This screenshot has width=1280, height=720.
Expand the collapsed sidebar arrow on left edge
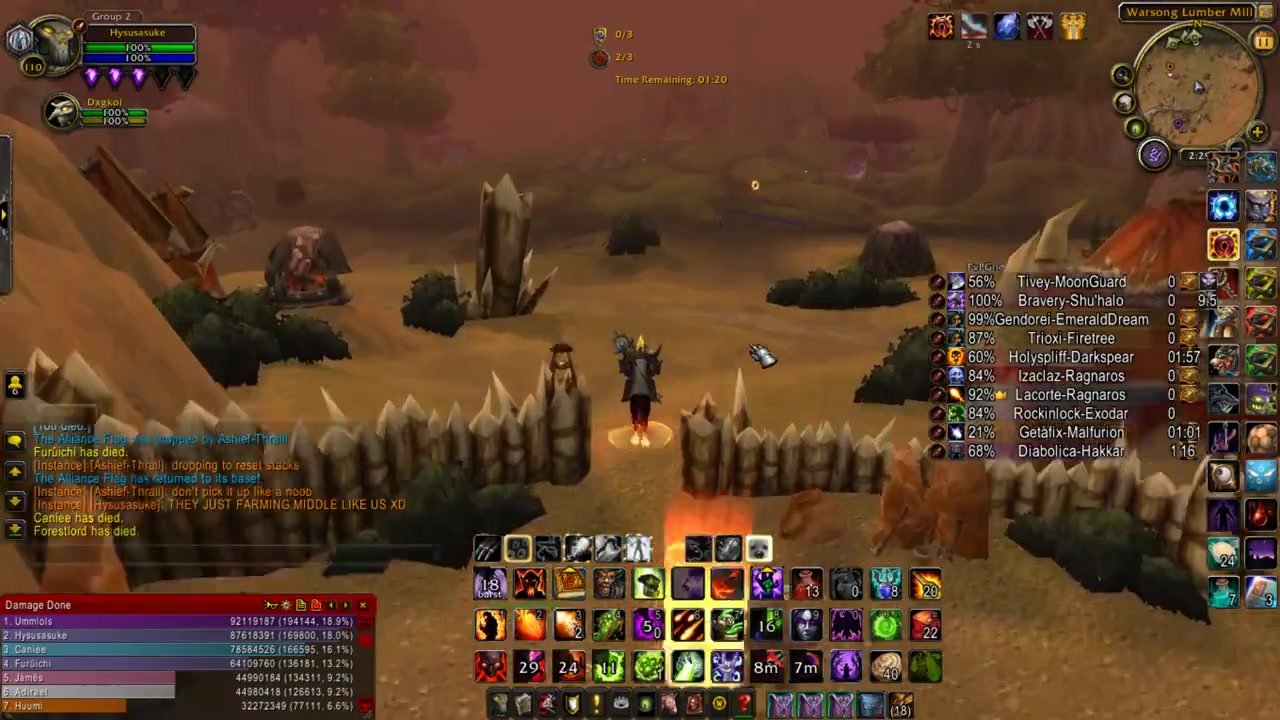point(4,214)
